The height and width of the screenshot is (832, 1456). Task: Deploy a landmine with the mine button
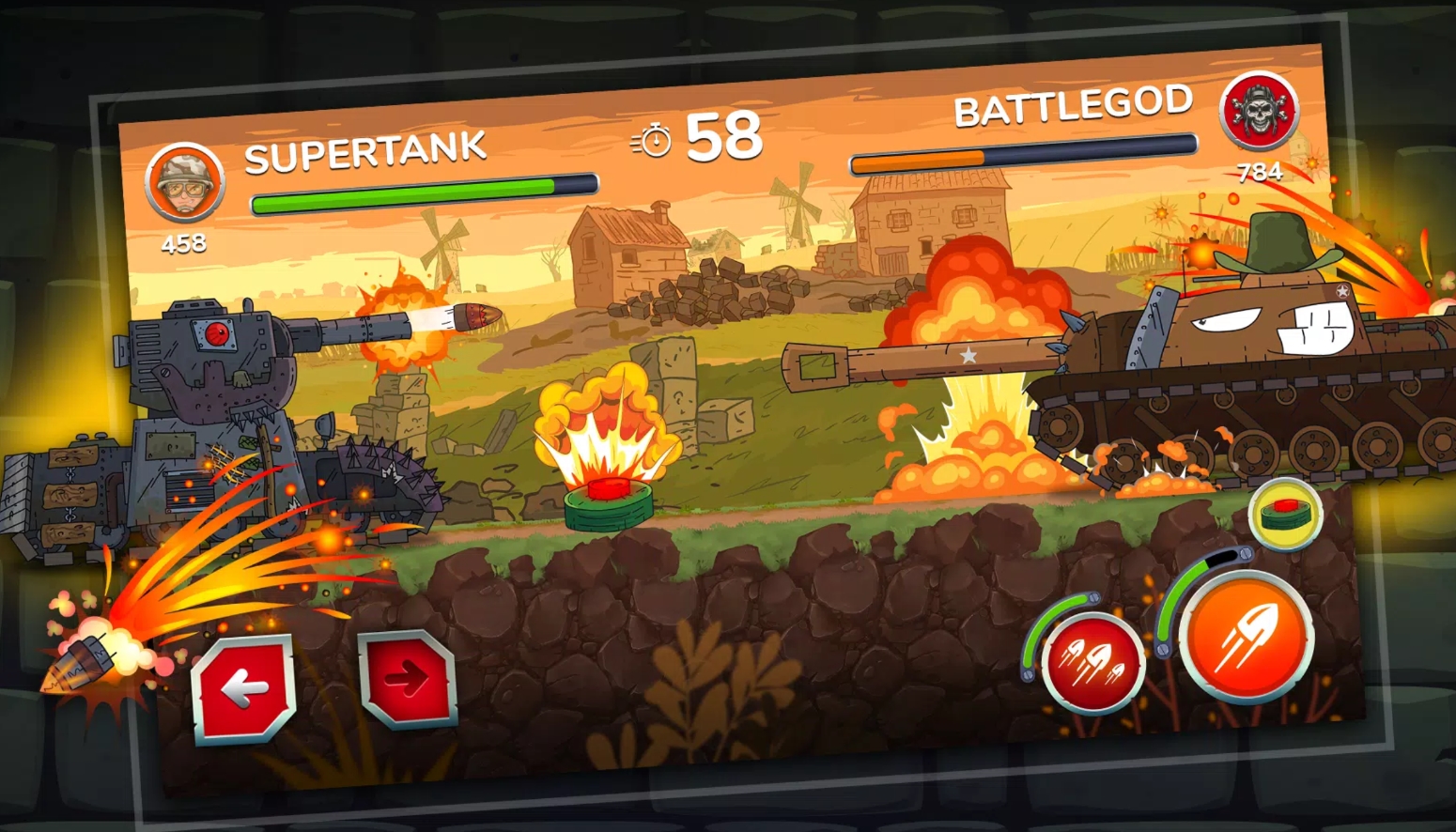1285,514
